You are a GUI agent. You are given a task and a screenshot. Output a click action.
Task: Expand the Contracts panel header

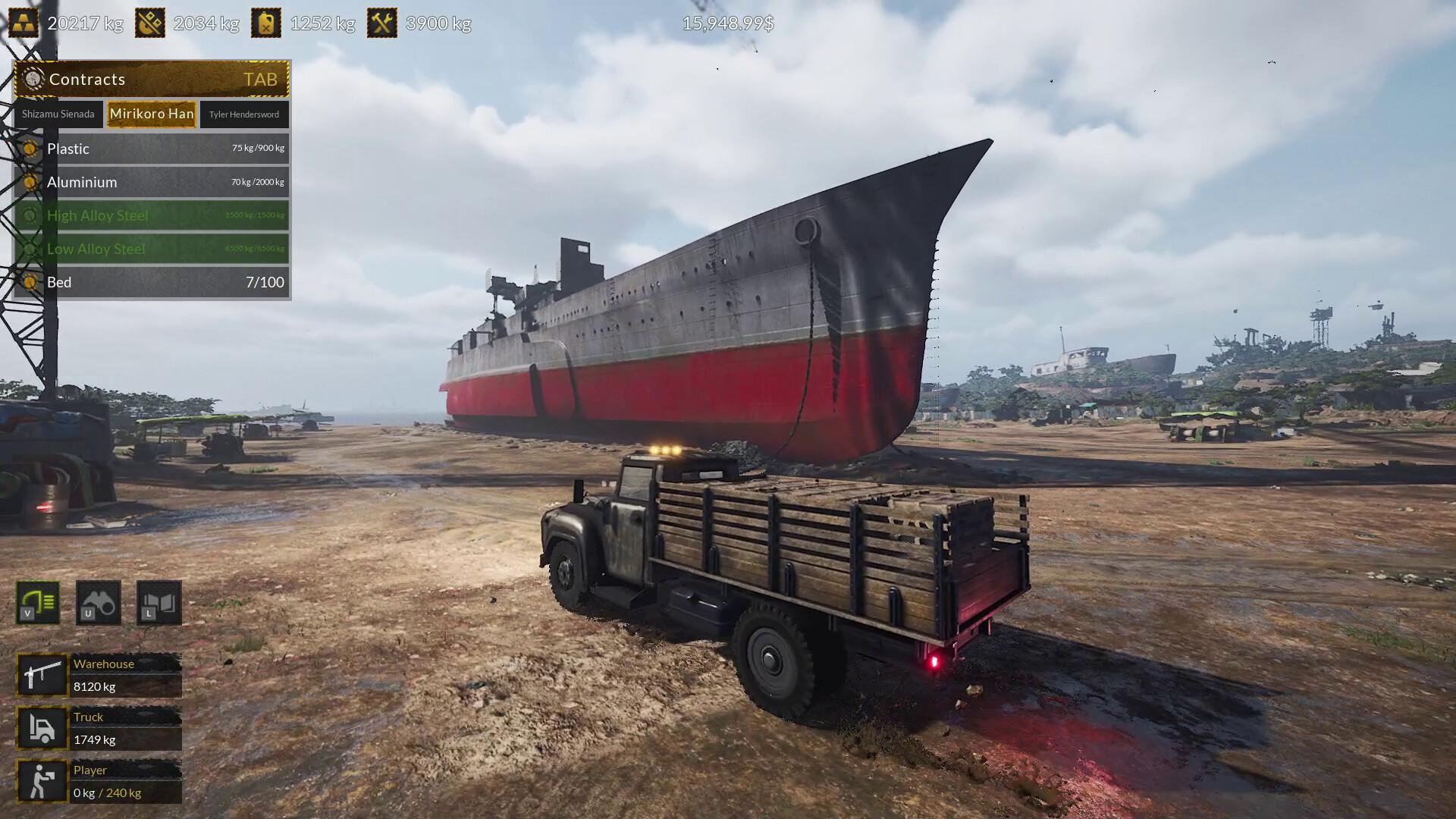86,79
